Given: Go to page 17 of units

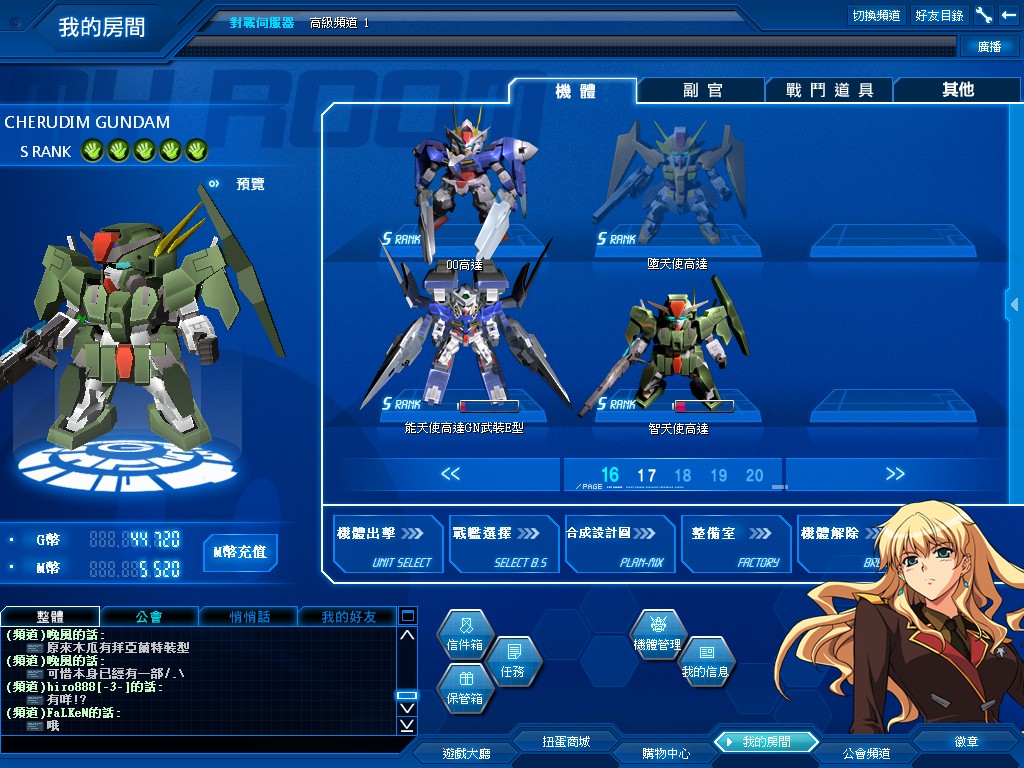Looking at the screenshot, I should click(x=647, y=476).
